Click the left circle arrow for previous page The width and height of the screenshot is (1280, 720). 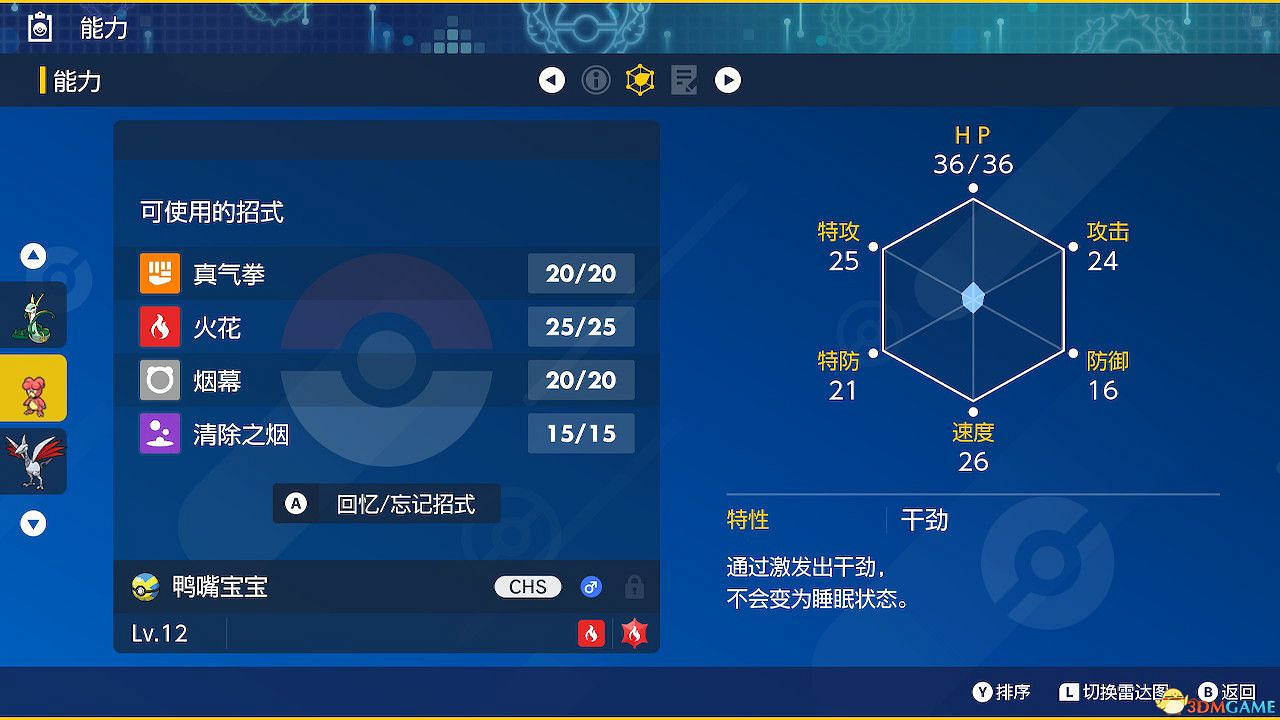tap(552, 80)
